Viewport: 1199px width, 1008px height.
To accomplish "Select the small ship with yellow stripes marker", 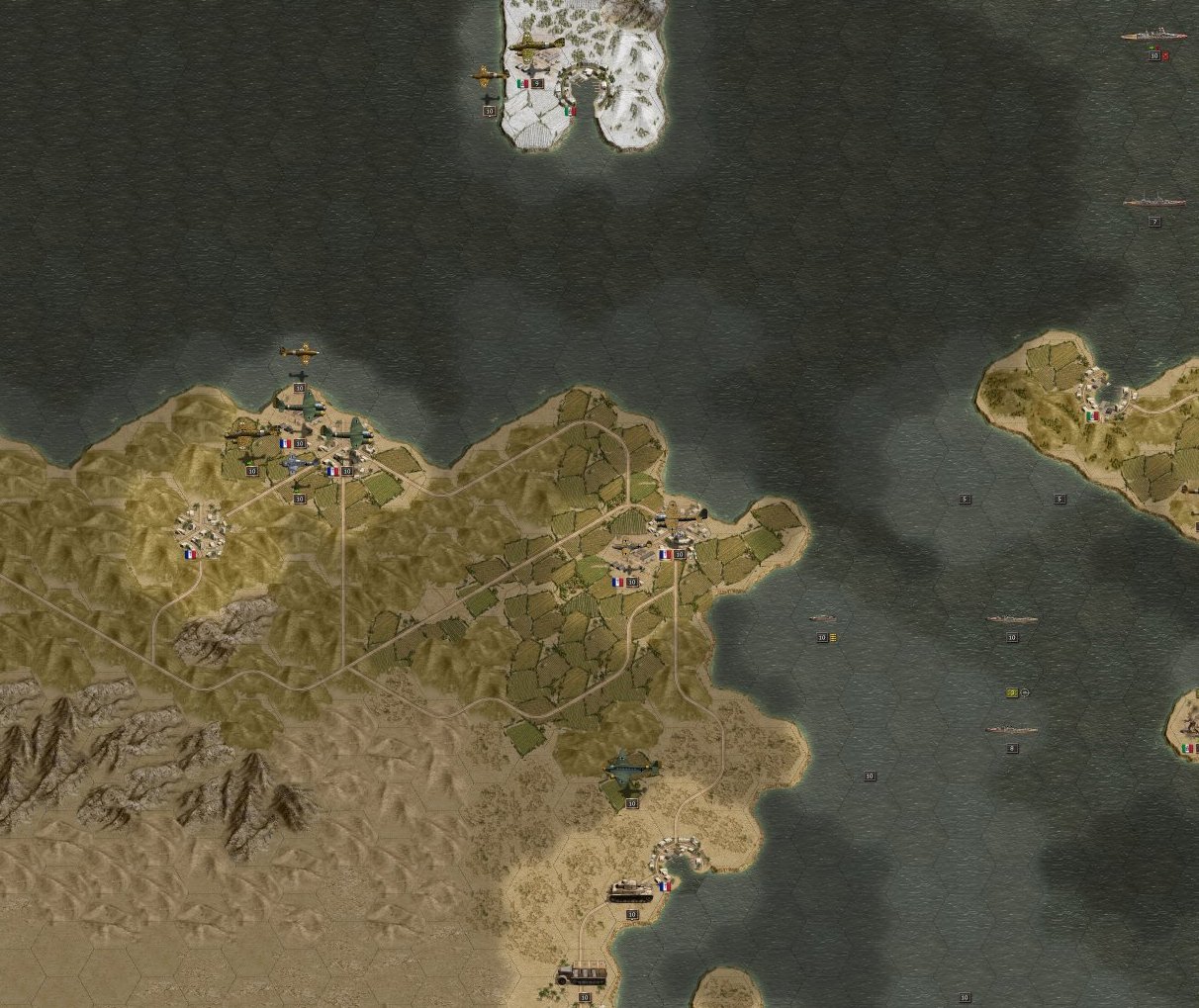I will [x=822, y=619].
